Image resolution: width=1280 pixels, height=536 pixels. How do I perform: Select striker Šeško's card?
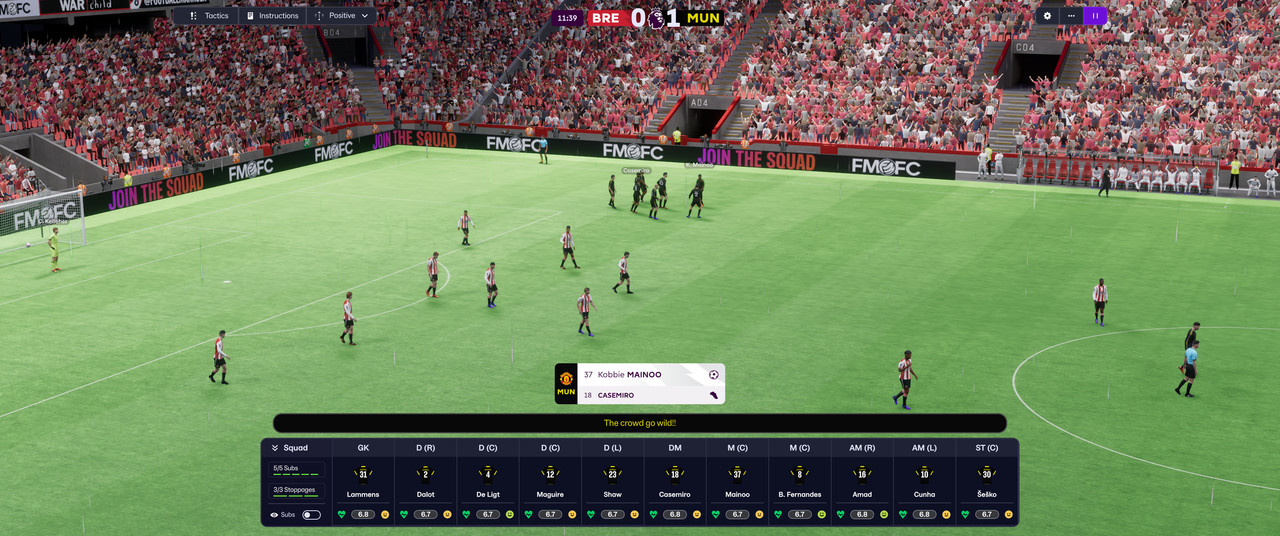987,482
